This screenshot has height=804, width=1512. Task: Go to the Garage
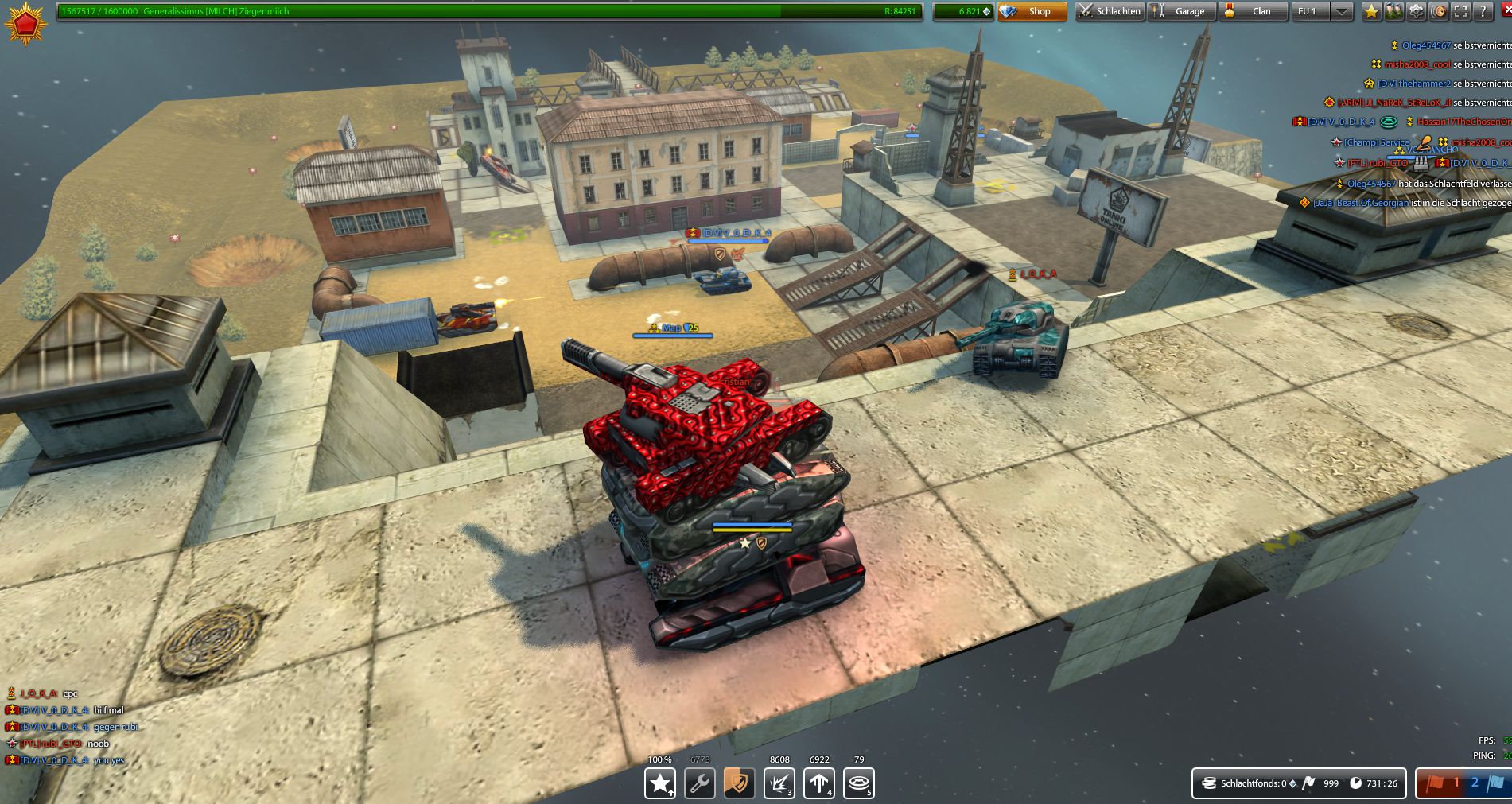(1181, 11)
